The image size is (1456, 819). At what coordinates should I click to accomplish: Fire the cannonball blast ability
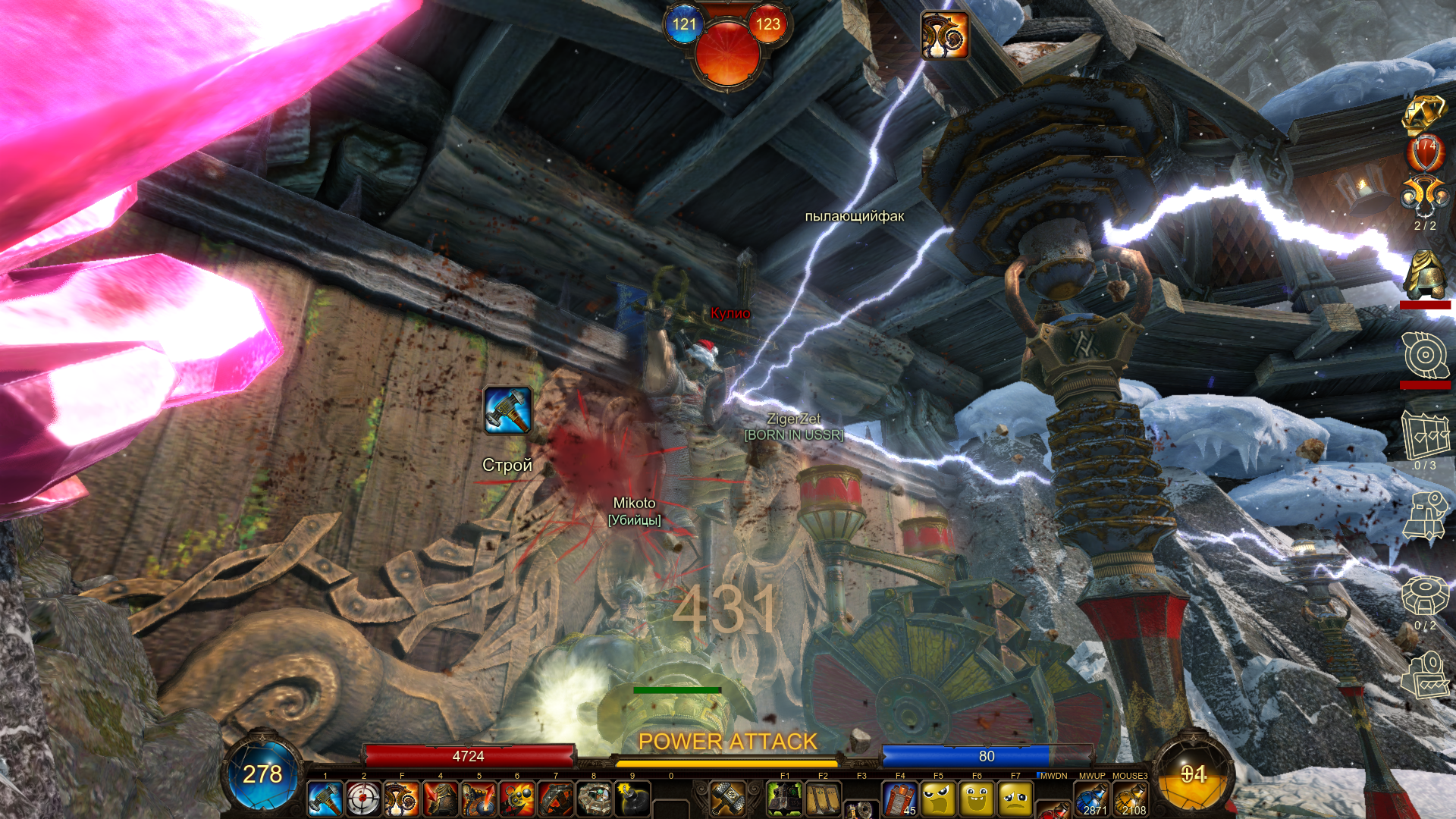coord(517,799)
